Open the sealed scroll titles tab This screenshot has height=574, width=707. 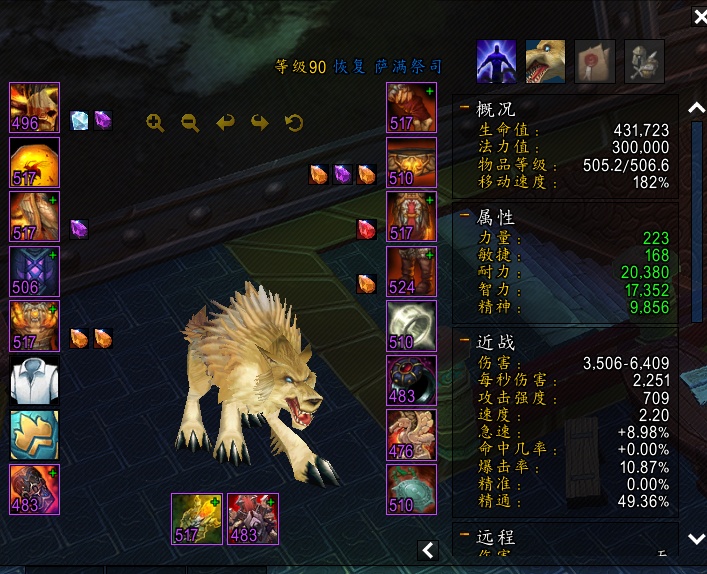tap(595, 60)
